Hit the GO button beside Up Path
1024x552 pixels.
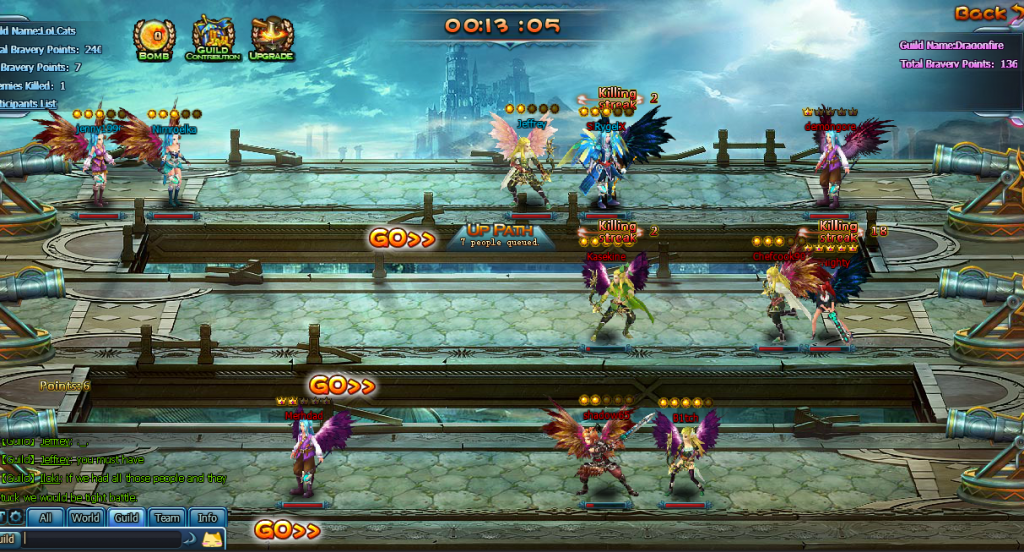402,238
